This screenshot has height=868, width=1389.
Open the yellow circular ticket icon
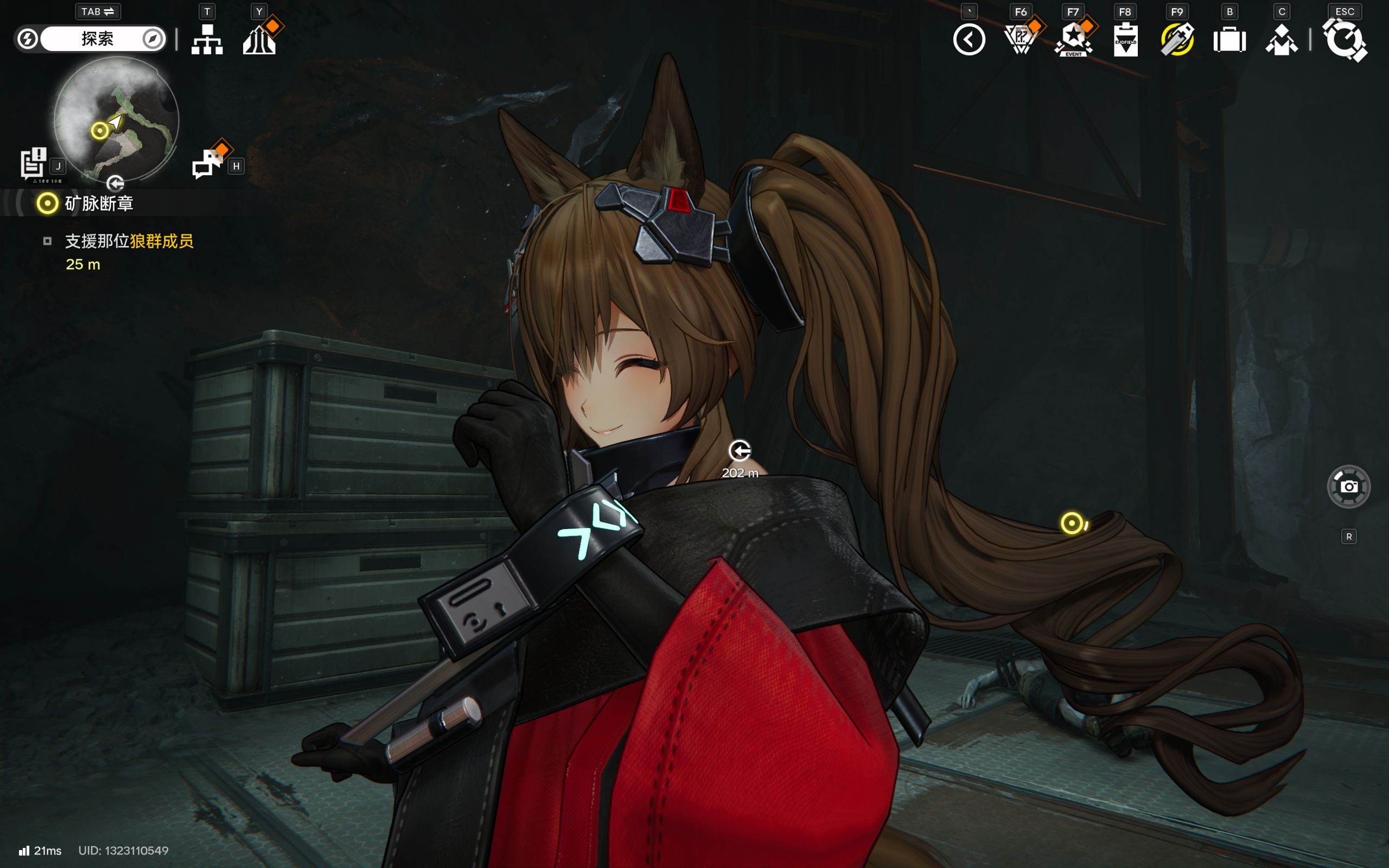point(1177,40)
